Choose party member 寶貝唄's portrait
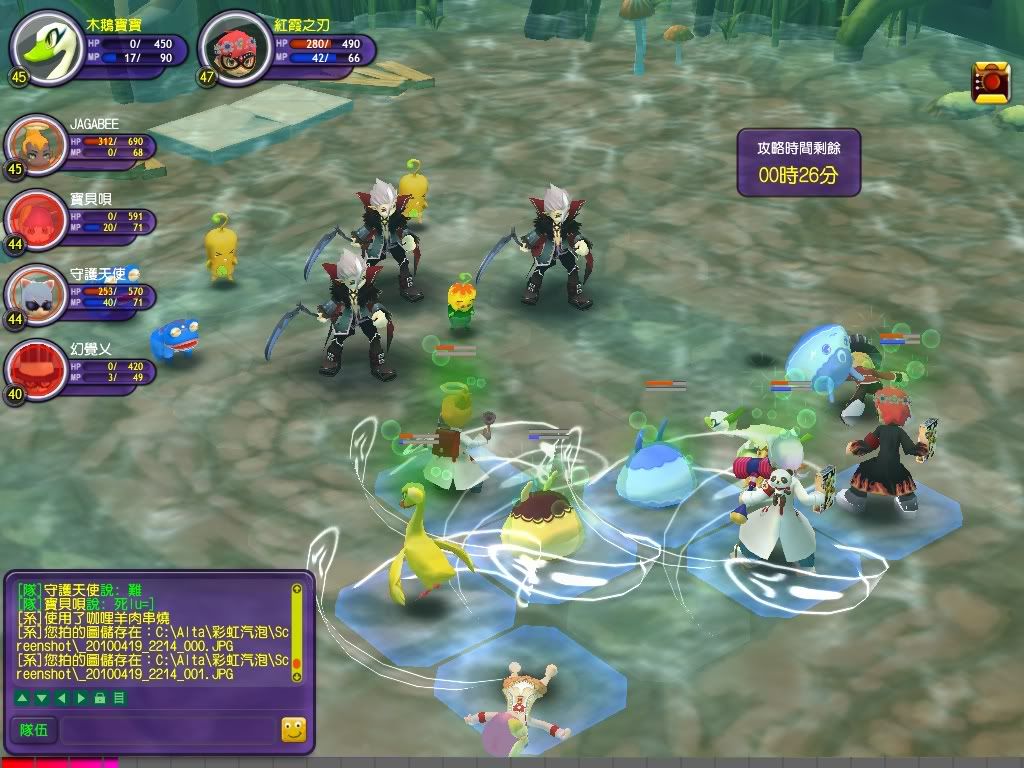Image resolution: width=1024 pixels, height=768 pixels. pyautogui.click(x=35, y=220)
